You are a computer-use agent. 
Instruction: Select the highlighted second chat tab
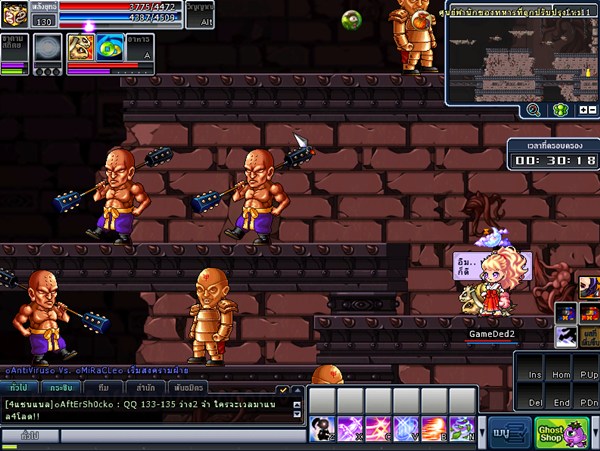[x=59, y=387]
